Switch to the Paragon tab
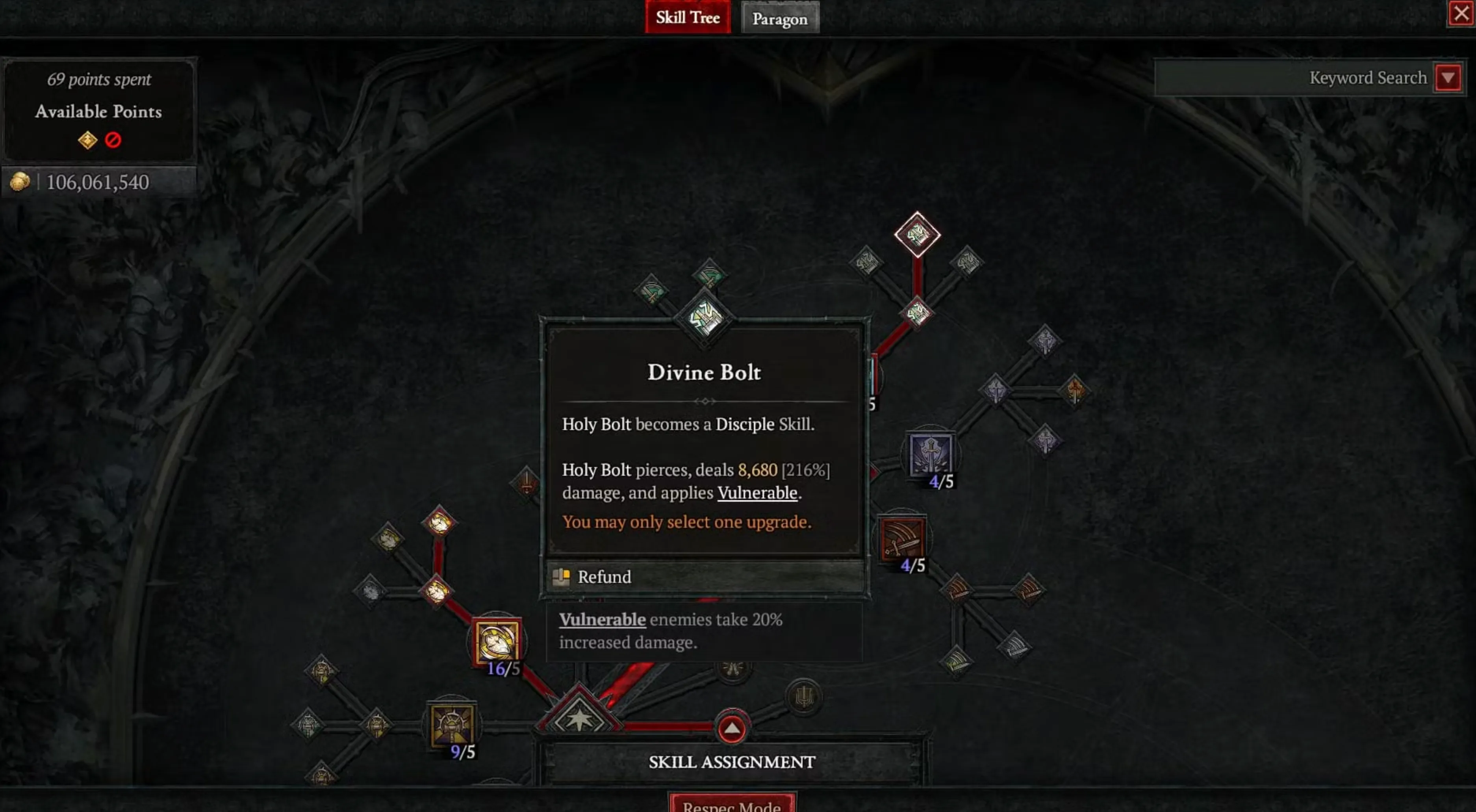Screen dimensions: 1476x812 [x=779, y=18]
